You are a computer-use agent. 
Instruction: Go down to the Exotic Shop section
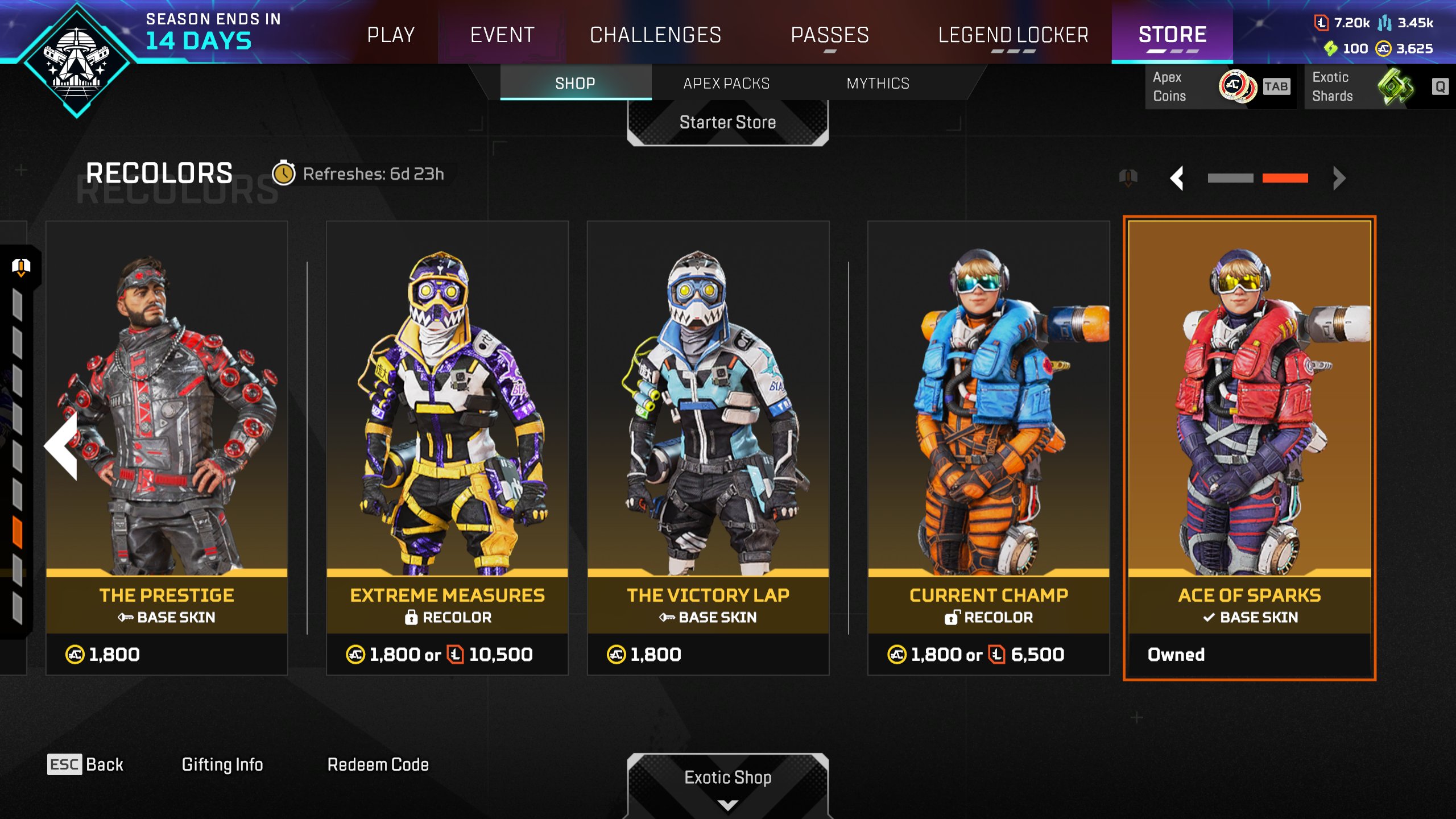pyautogui.click(x=727, y=778)
